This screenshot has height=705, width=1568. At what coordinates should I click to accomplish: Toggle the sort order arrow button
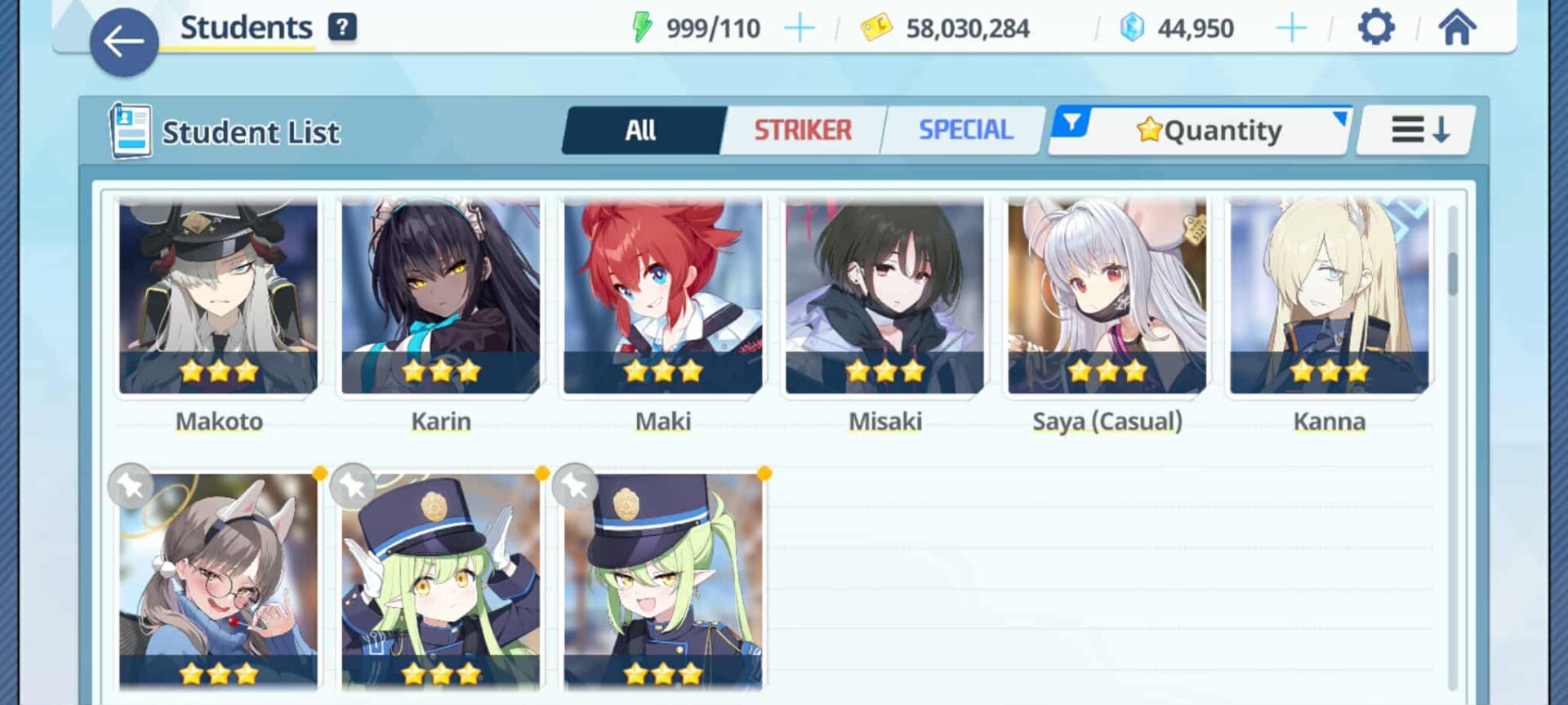1419,130
